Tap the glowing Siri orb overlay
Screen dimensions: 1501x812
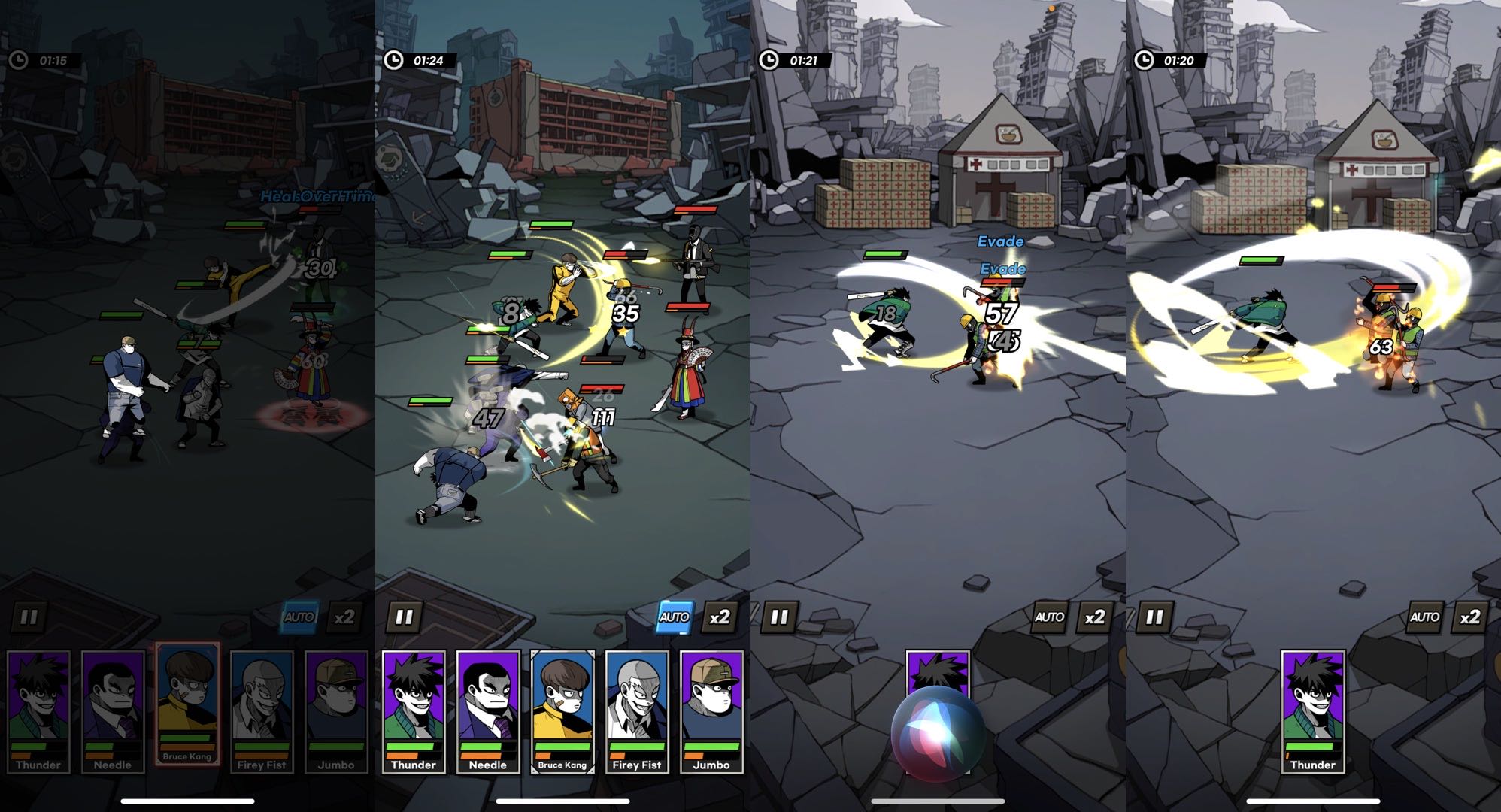(938, 733)
